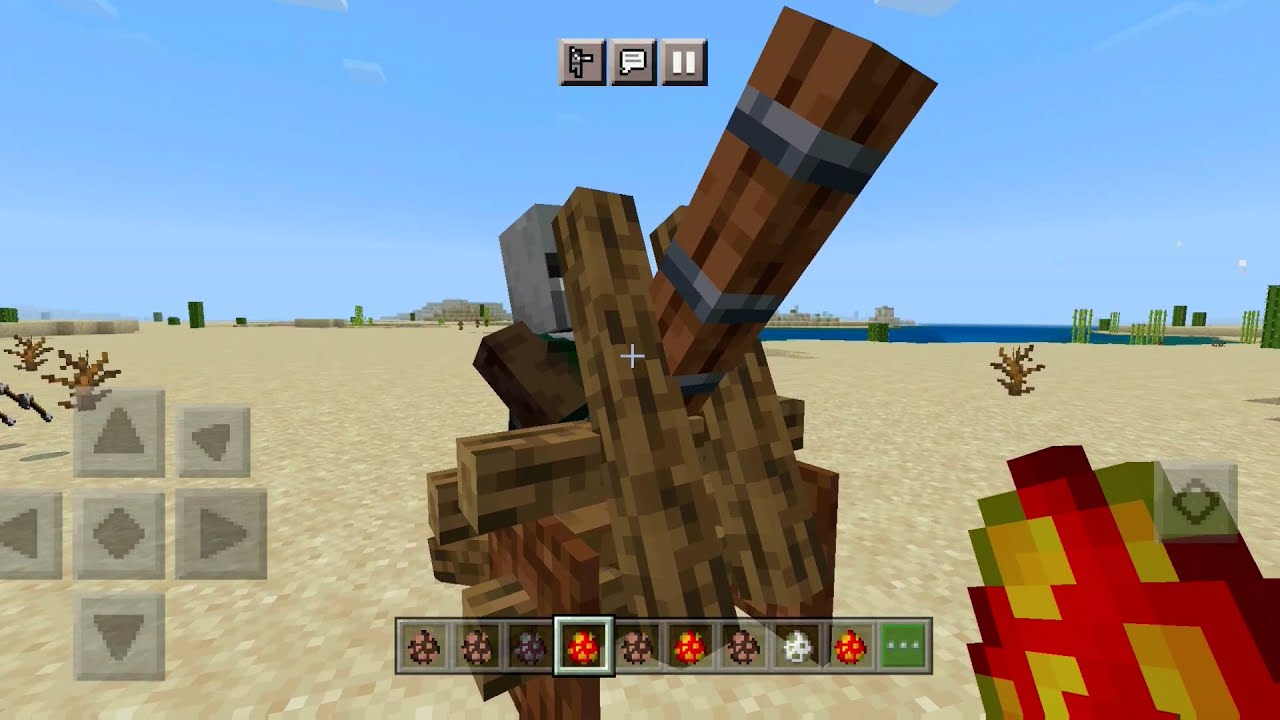Pause the game
The width and height of the screenshot is (1280, 720).
[682, 62]
